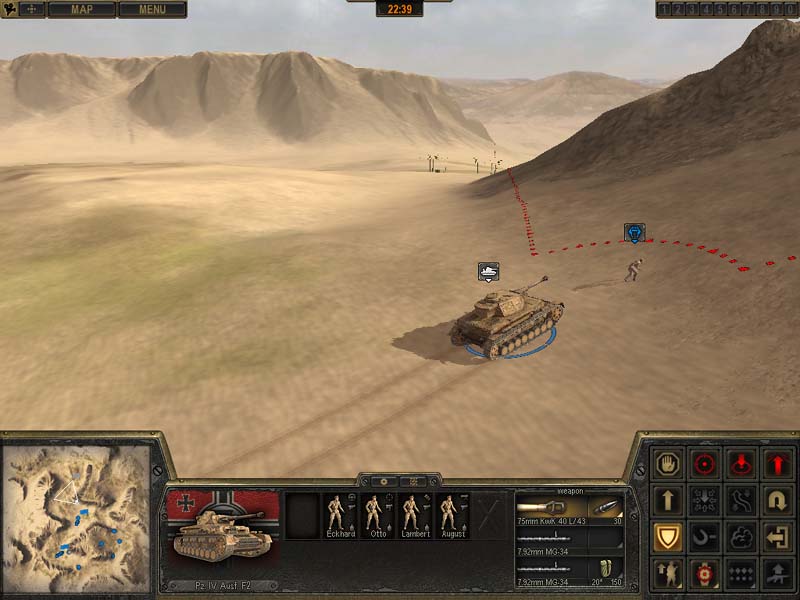
Task: Select crew member Lambert
Action: pyautogui.click(x=414, y=516)
